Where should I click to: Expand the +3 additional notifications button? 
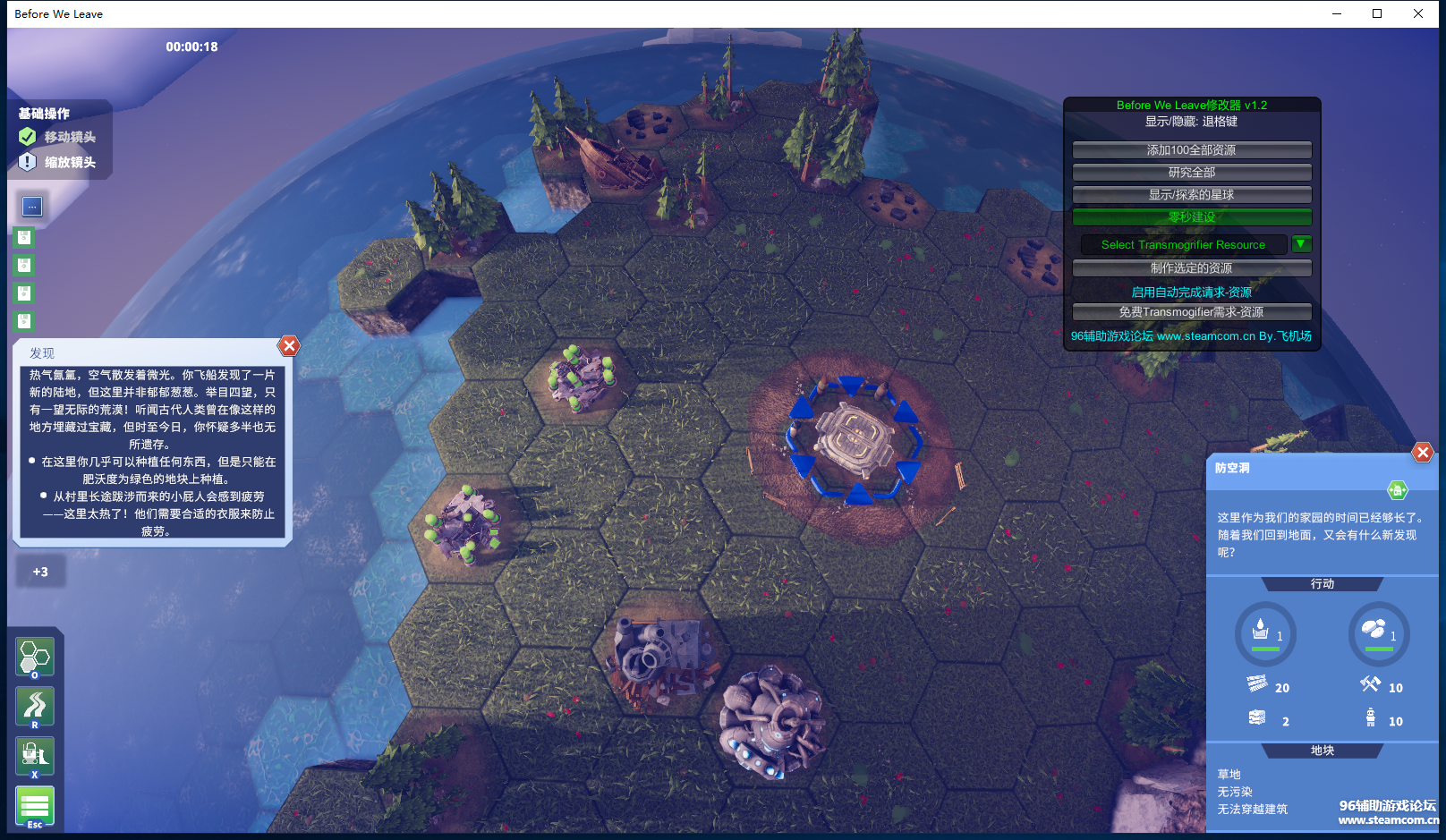tap(40, 572)
